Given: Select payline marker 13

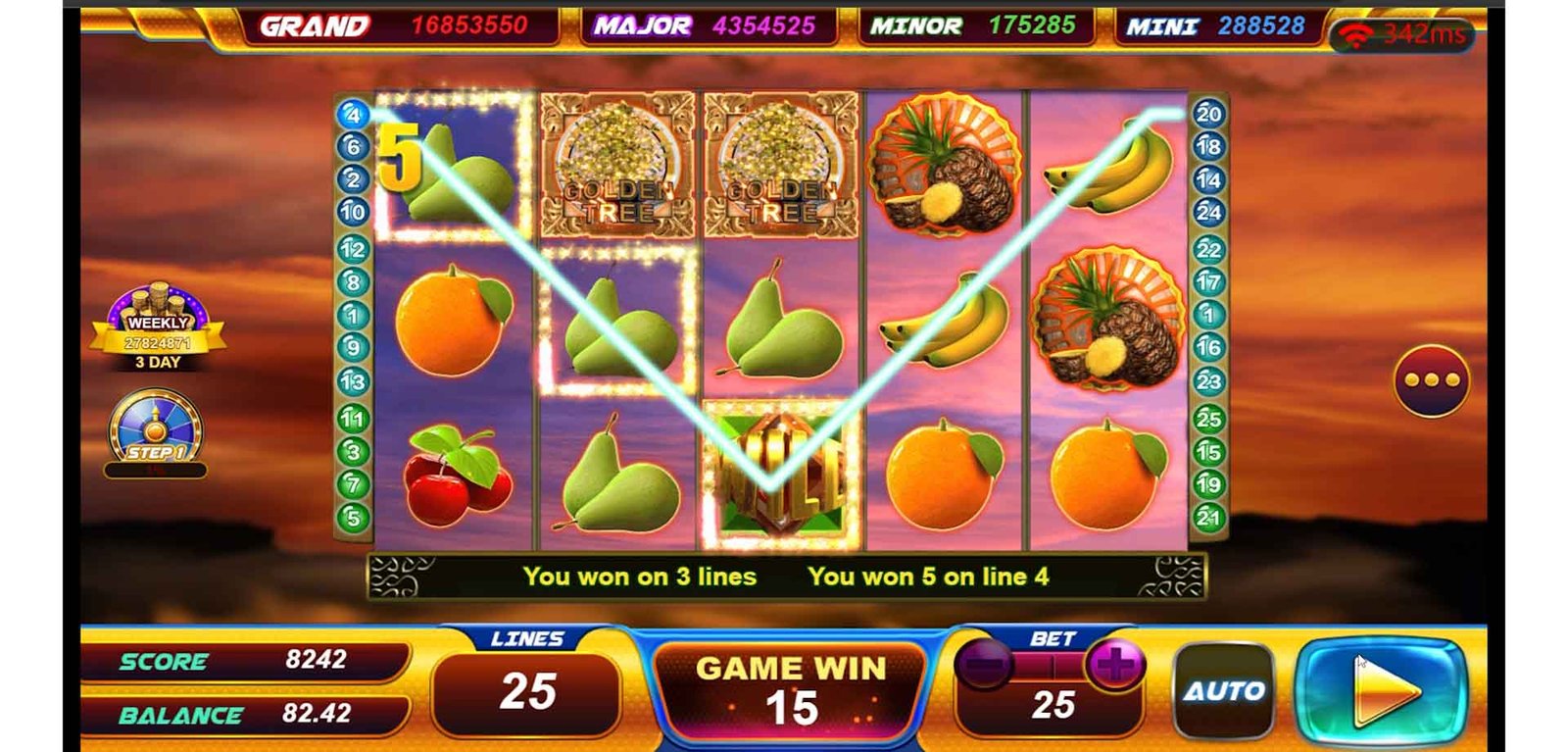Looking at the screenshot, I should (353, 381).
